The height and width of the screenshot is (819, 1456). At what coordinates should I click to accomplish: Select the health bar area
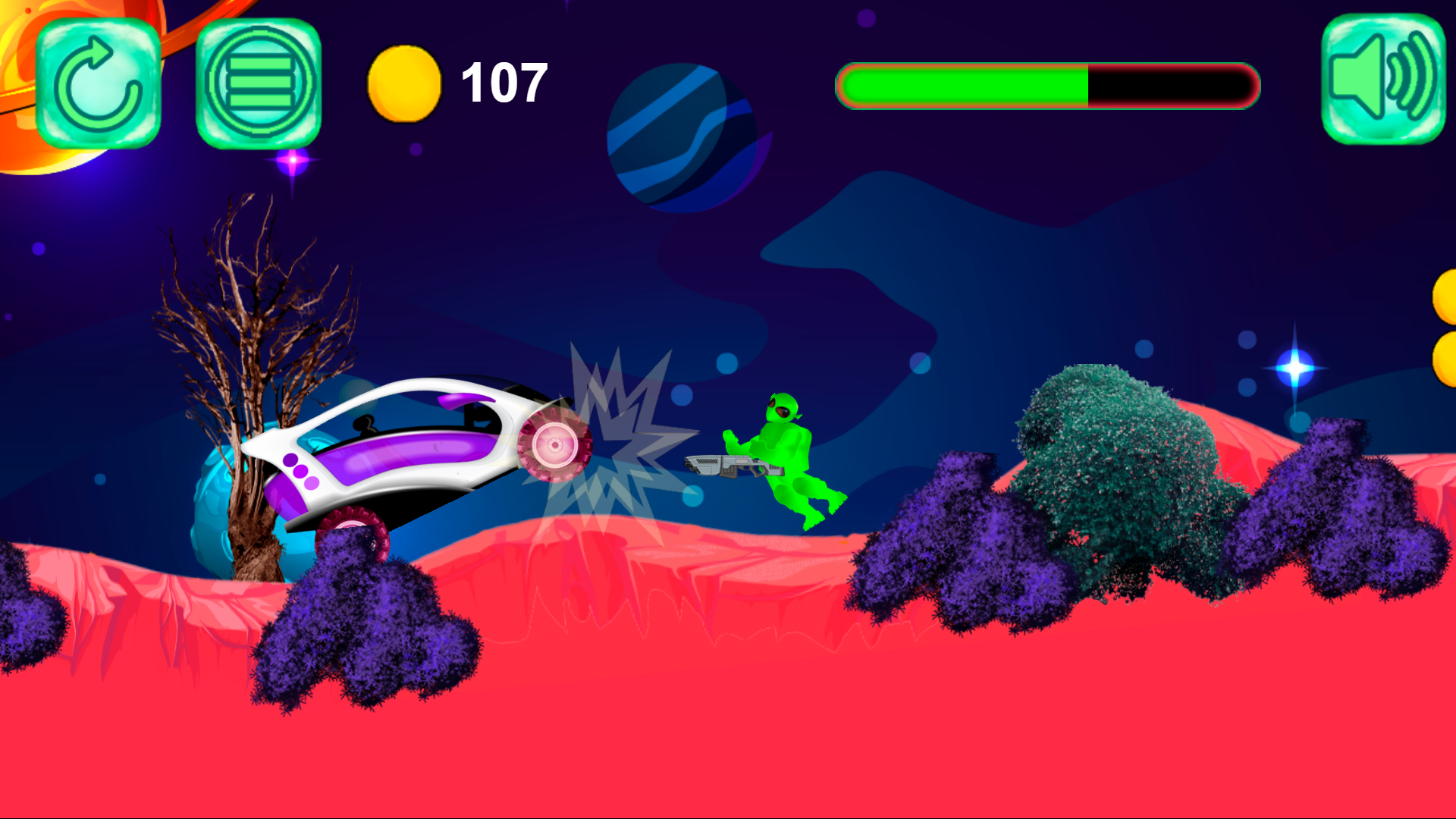(x=1046, y=86)
